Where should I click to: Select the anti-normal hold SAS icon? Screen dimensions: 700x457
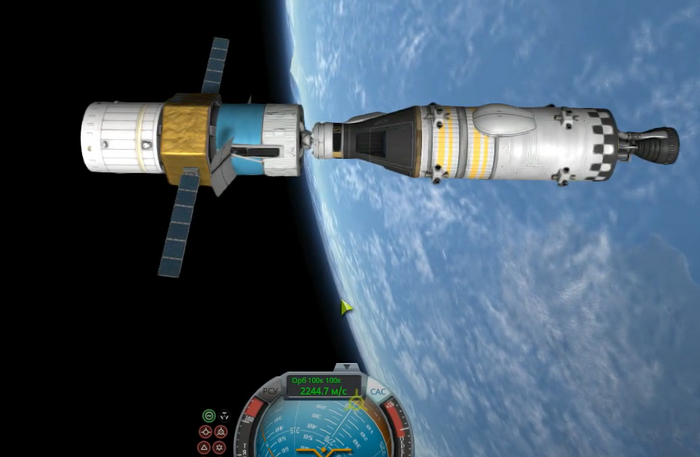(x=221, y=447)
